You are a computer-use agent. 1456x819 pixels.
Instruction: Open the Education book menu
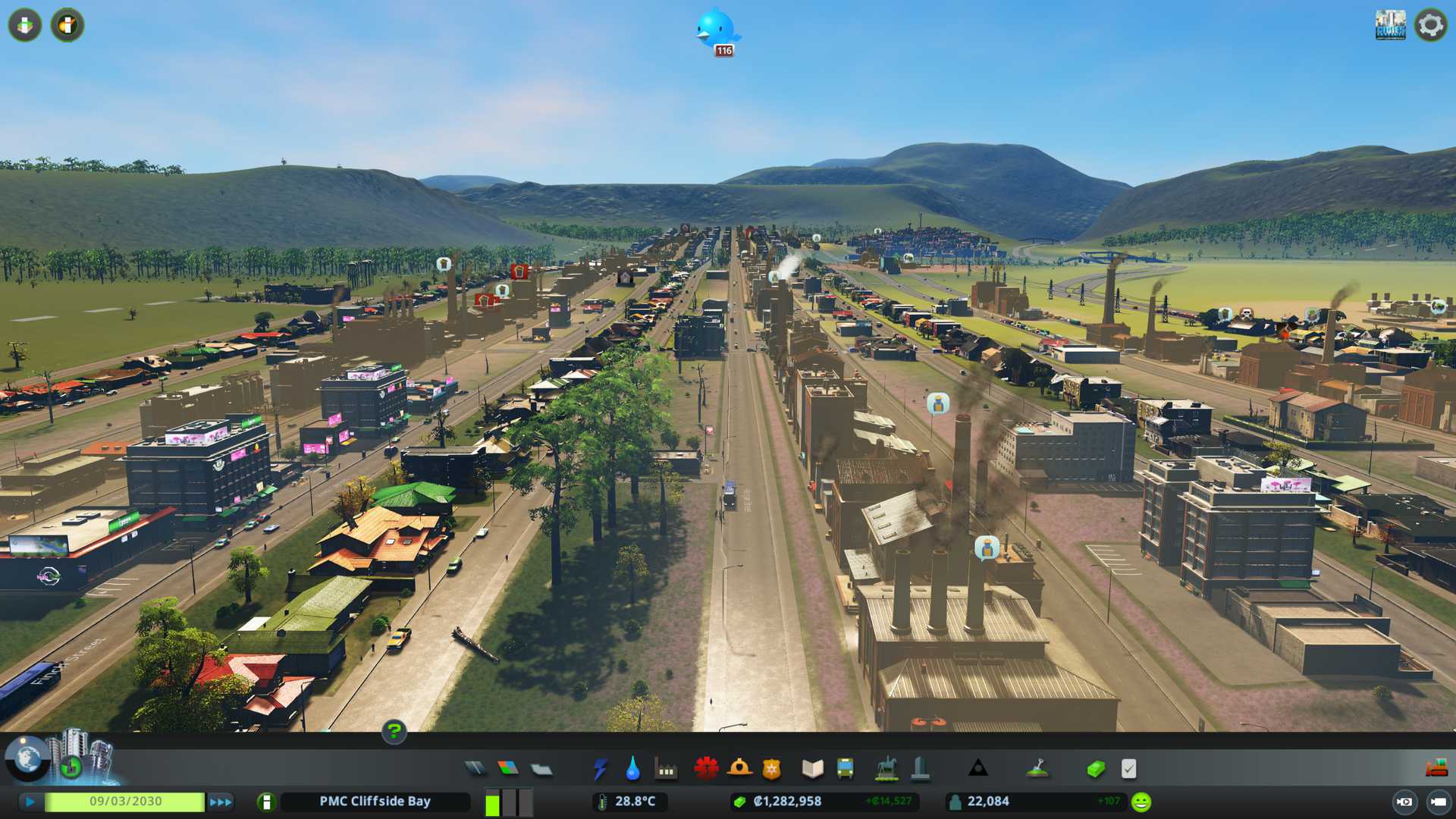(x=812, y=769)
